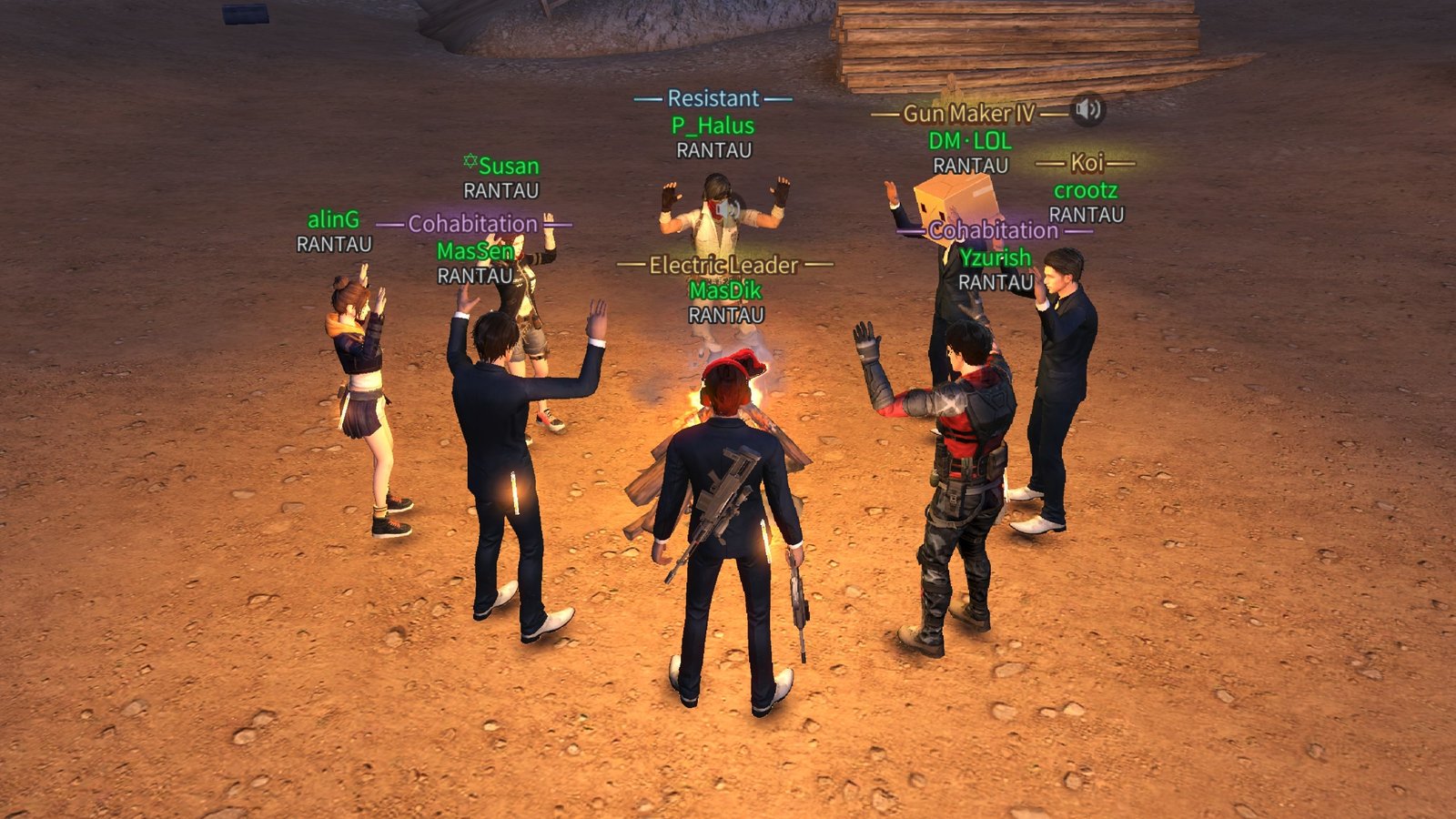Select the crootz player nameplate
Viewport: 1456px width, 819px height.
[1086, 190]
